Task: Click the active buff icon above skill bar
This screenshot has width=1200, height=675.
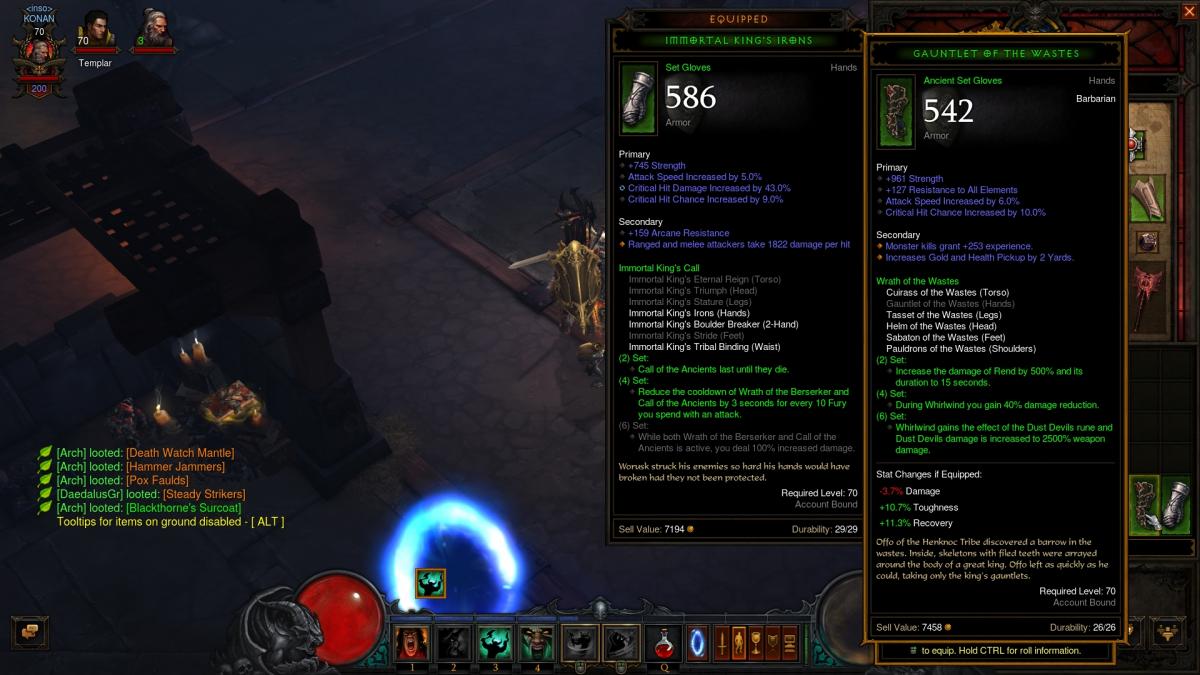Action: coord(430,583)
